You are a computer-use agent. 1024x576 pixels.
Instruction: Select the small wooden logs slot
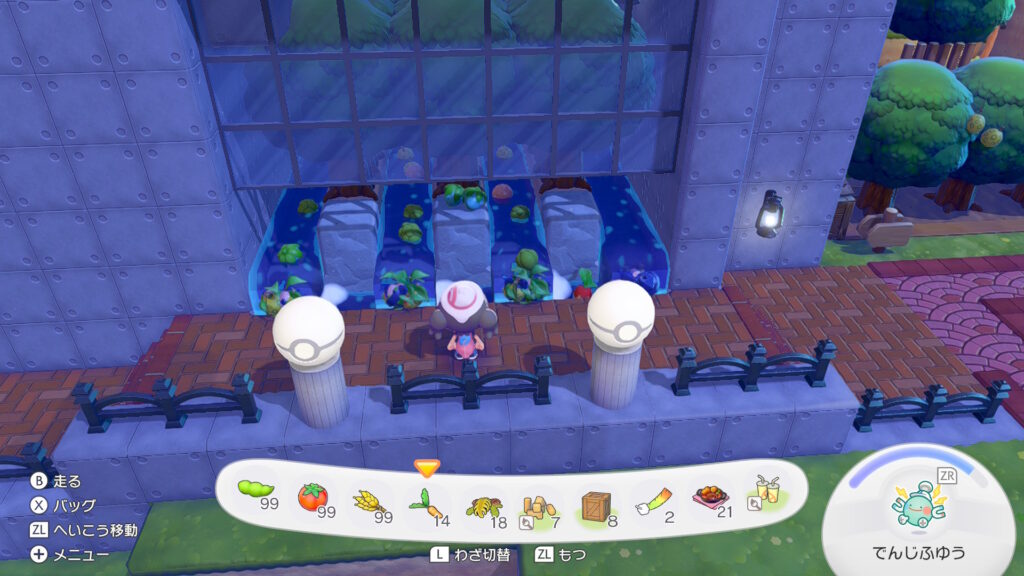(x=540, y=496)
